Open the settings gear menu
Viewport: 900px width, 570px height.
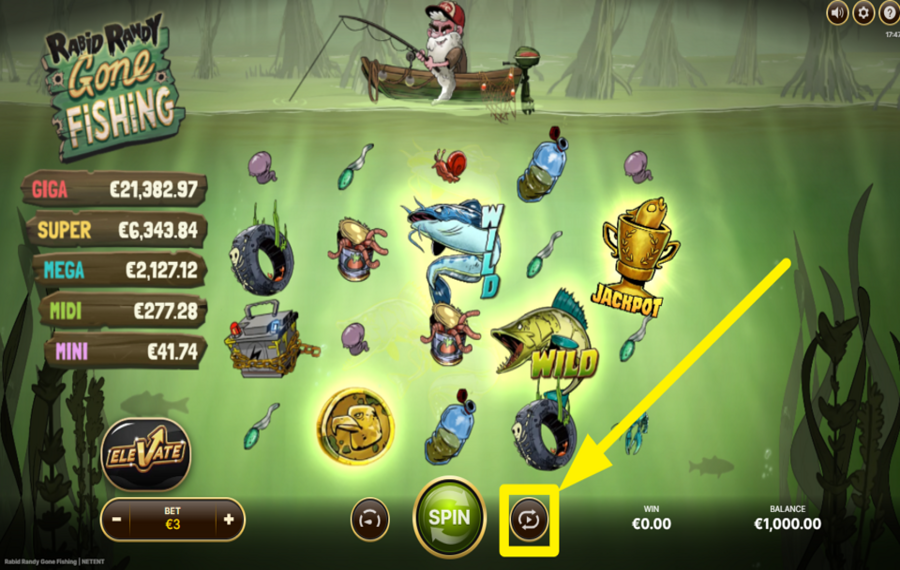864,12
